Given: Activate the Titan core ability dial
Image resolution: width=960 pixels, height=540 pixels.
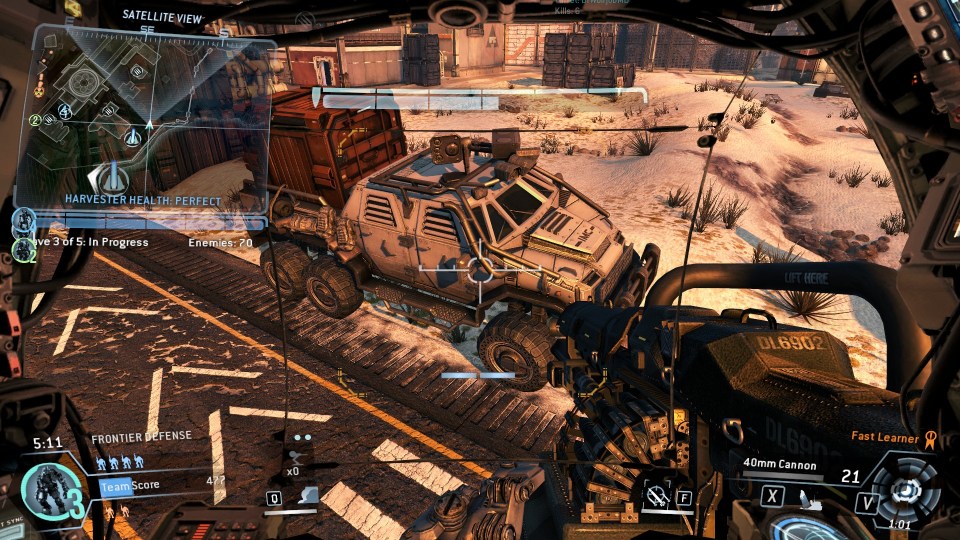Looking at the screenshot, I should [907, 490].
